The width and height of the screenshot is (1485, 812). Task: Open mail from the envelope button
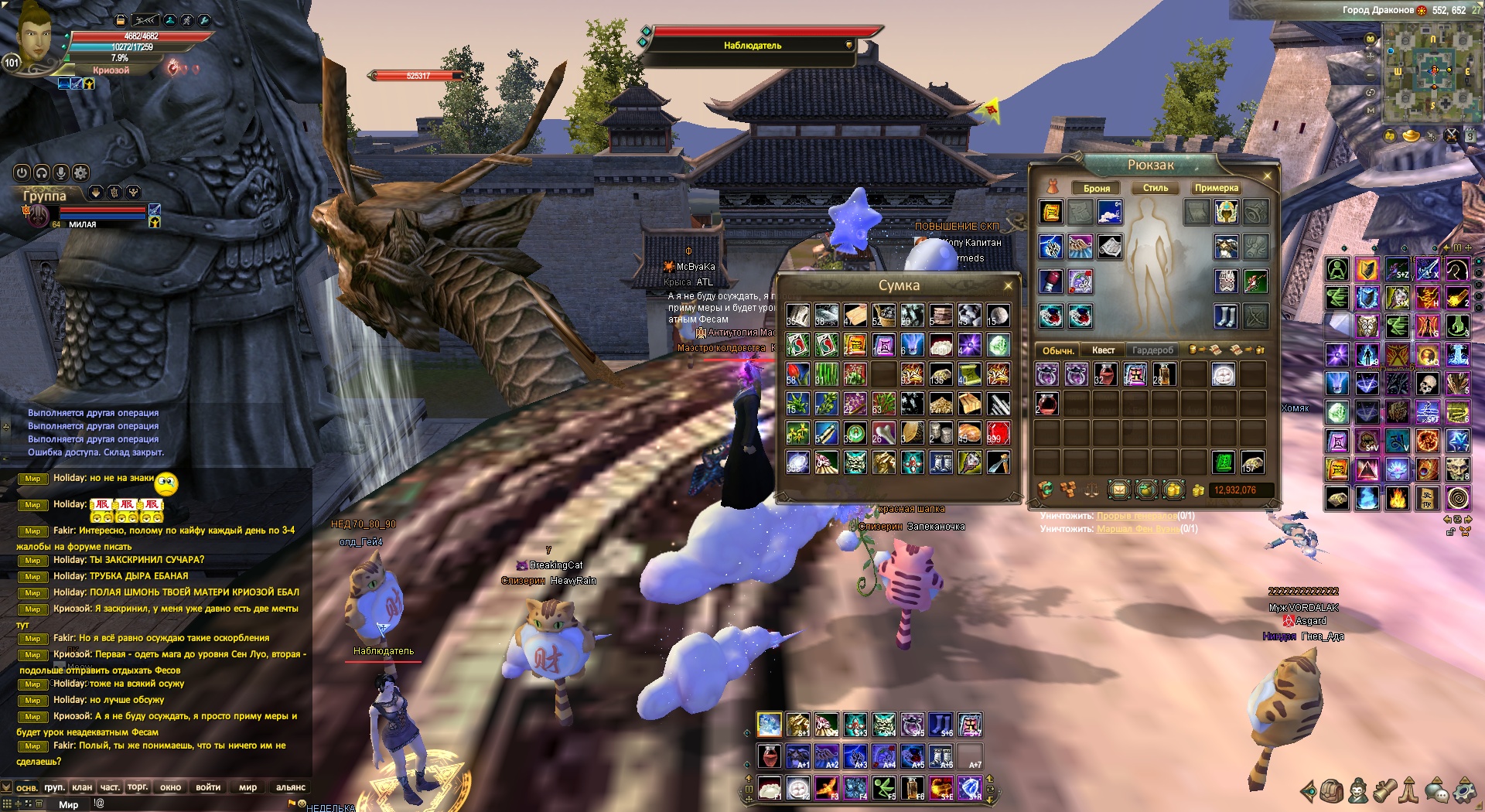(x=1118, y=490)
